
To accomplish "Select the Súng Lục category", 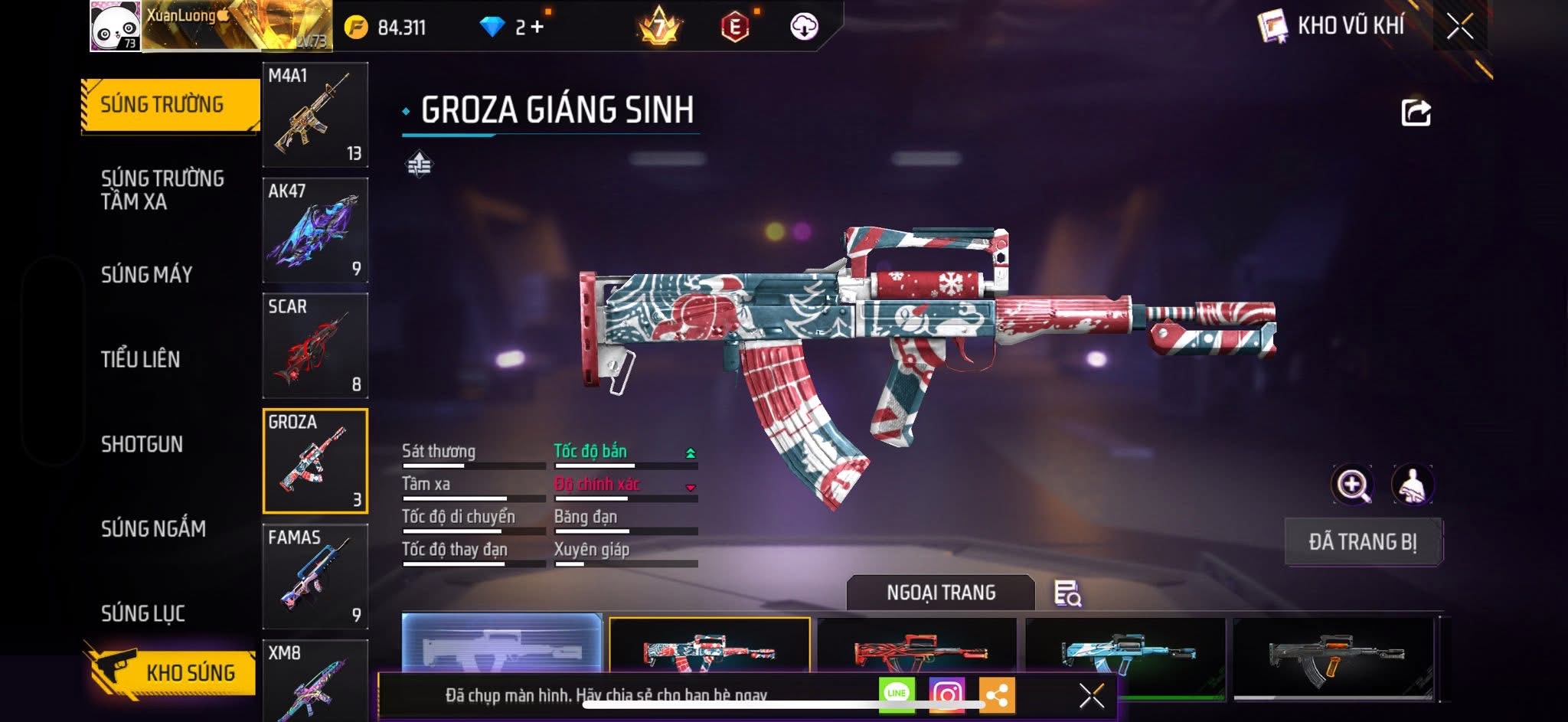I will click(x=143, y=613).
